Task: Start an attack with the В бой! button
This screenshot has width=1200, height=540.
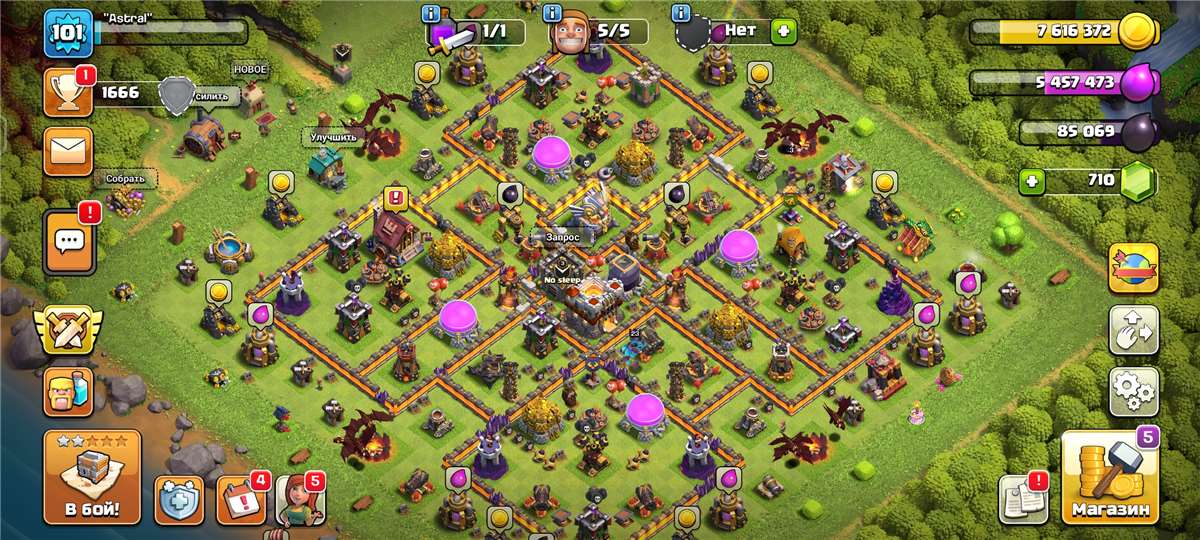Action: click(92, 478)
